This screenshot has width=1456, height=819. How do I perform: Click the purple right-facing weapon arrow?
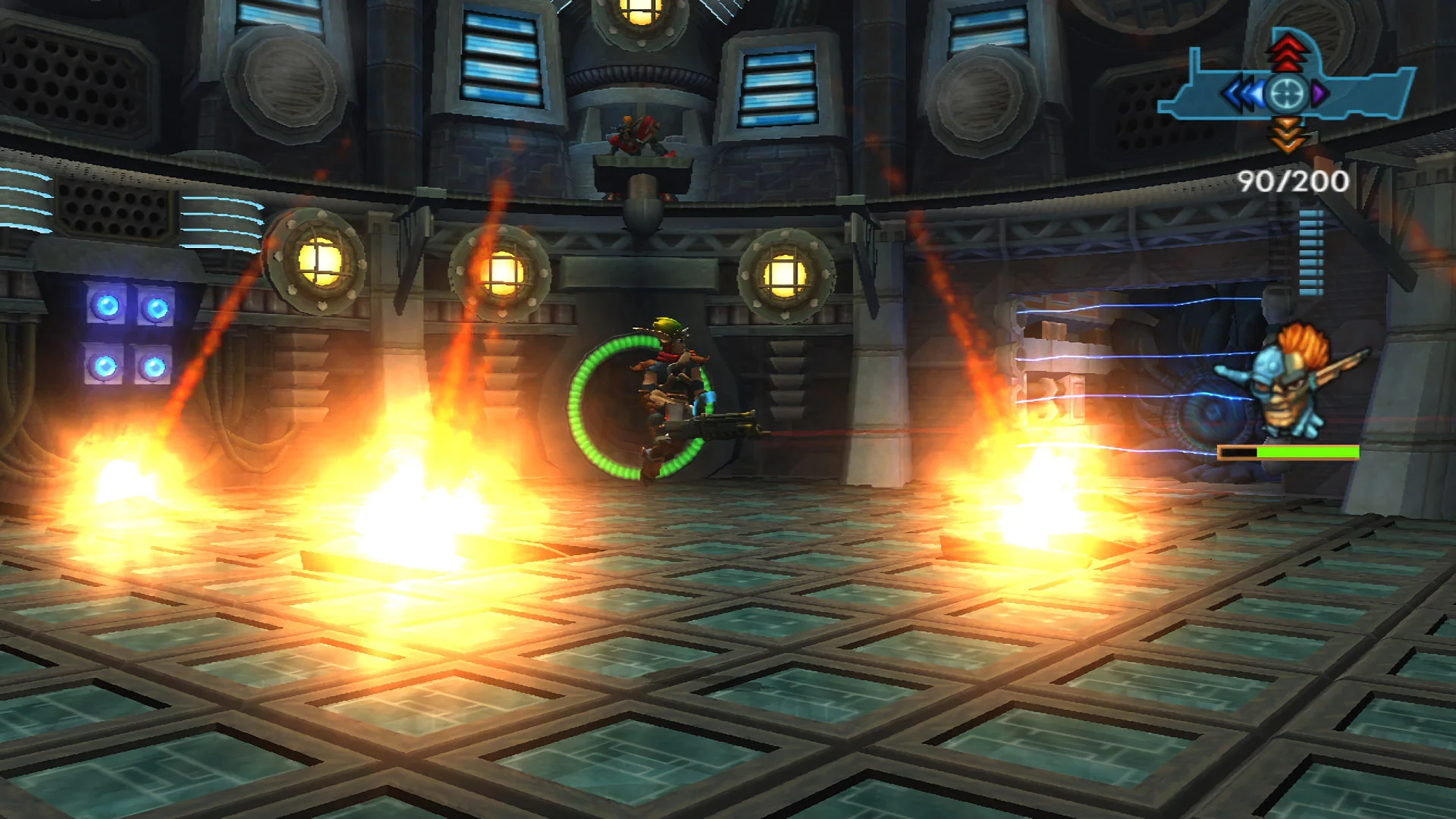1319,93
